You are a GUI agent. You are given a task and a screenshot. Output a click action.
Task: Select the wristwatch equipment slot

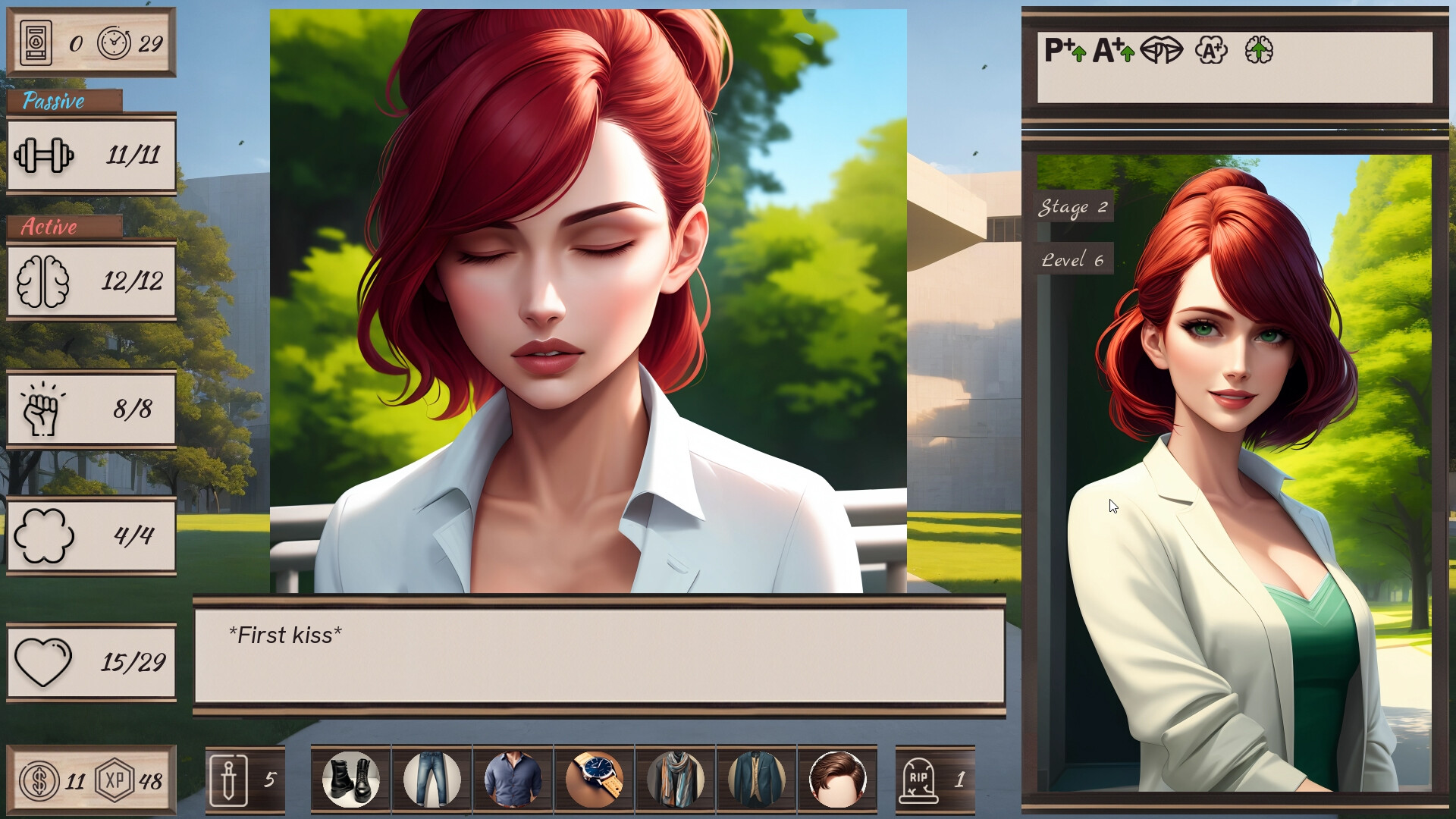click(595, 778)
